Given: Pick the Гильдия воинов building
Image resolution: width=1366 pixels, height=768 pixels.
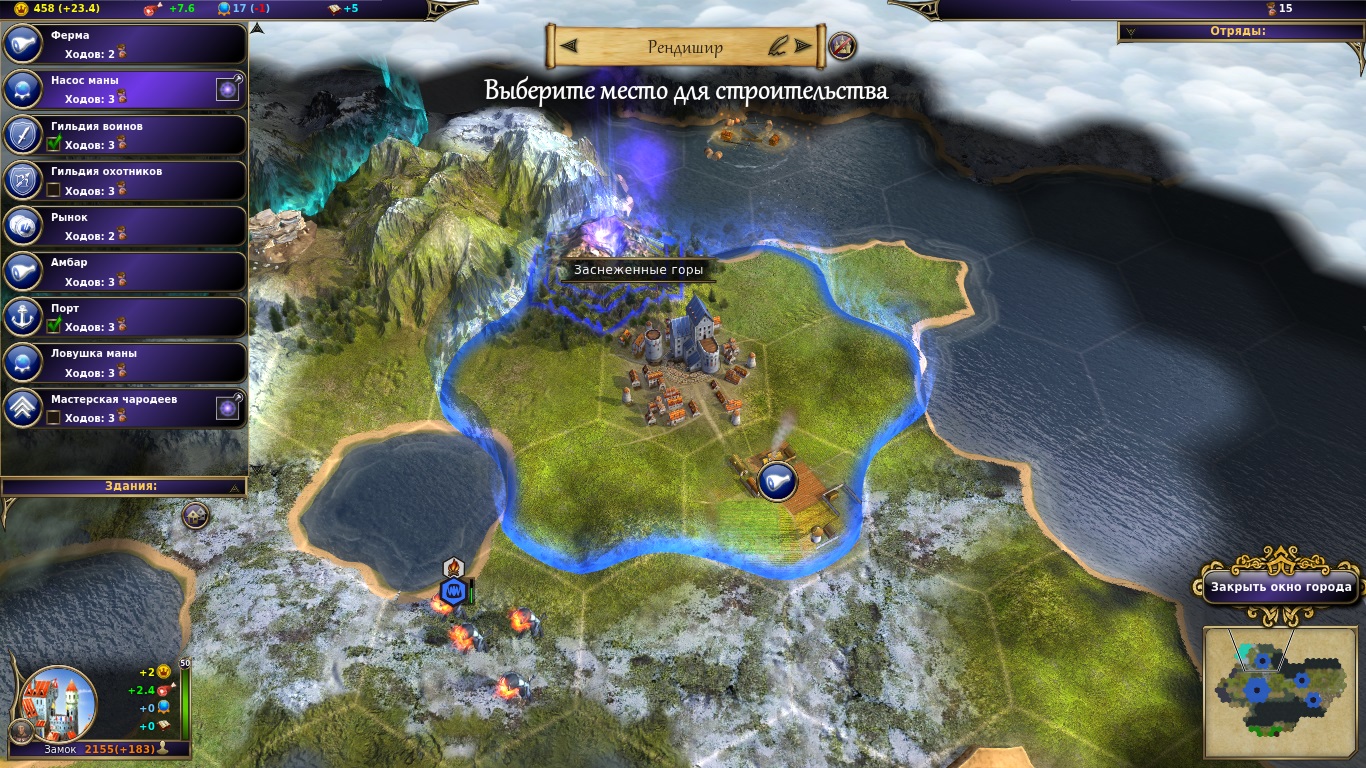Looking at the screenshot, I should click(x=124, y=135).
